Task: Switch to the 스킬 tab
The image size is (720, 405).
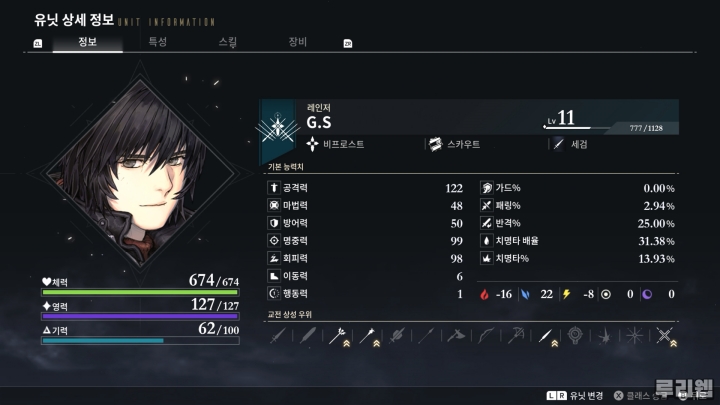Action: click(x=228, y=43)
